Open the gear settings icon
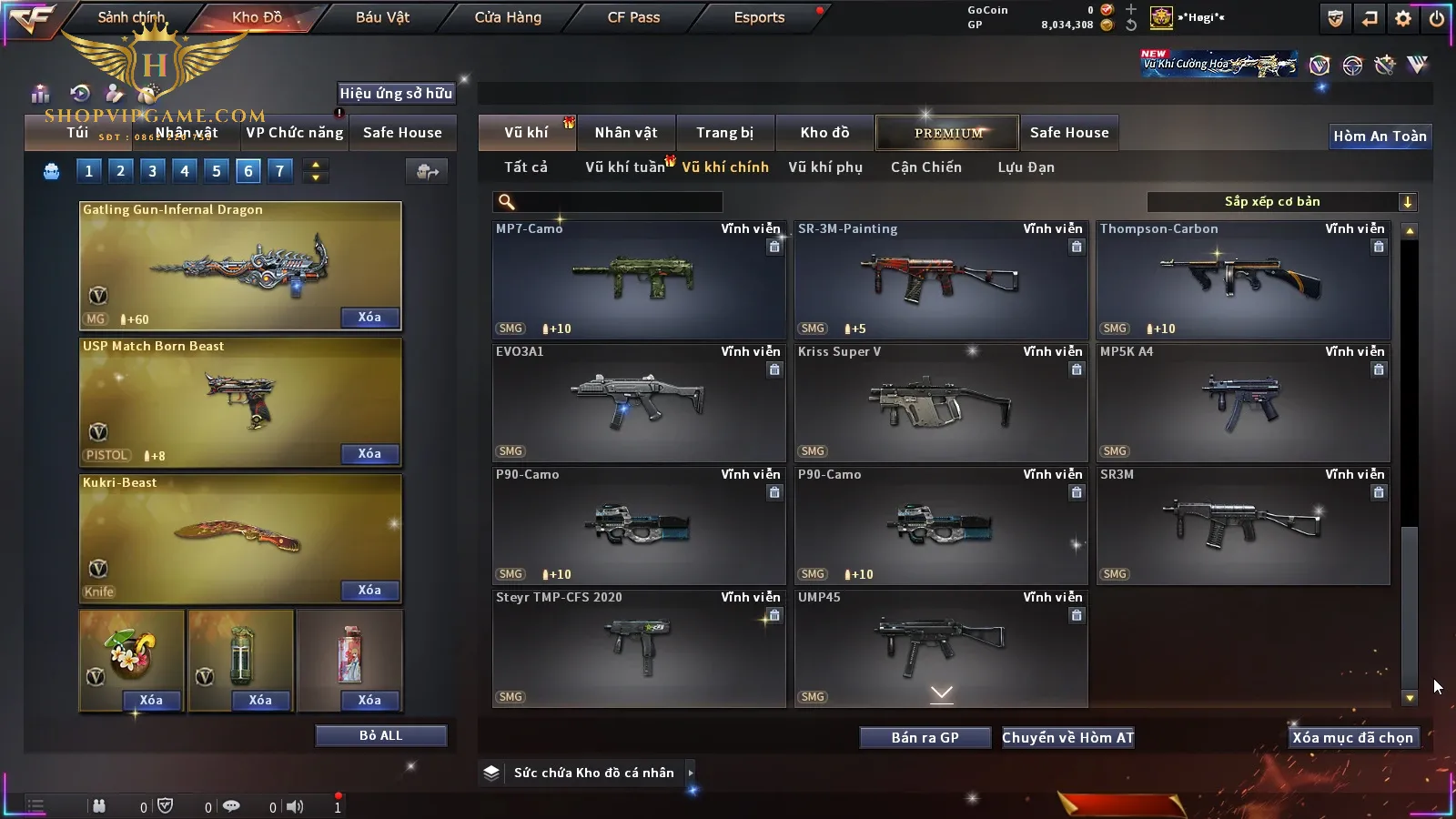The height and width of the screenshot is (819, 1456). coord(1402,18)
